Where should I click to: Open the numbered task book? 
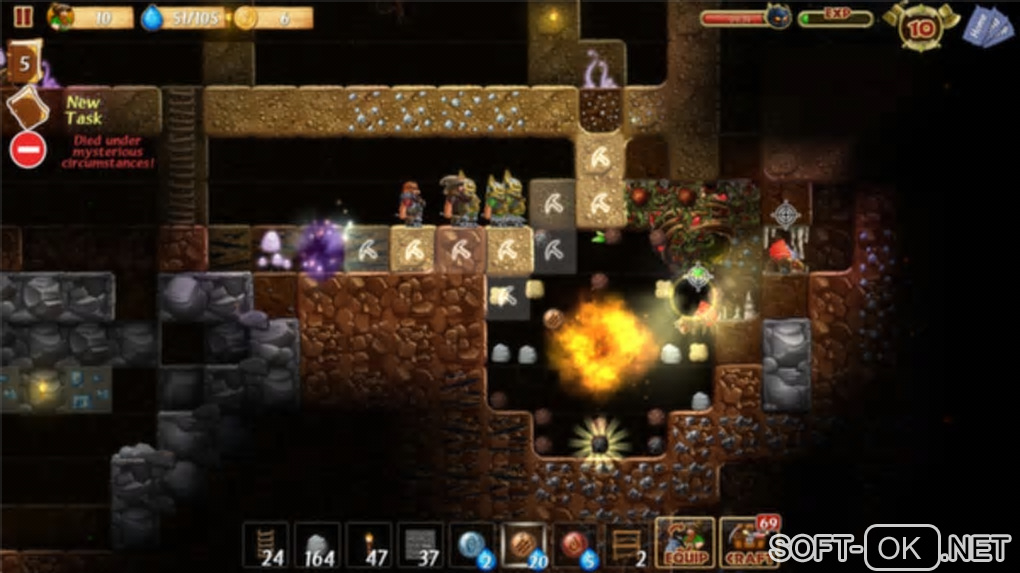(x=25, y=62)
